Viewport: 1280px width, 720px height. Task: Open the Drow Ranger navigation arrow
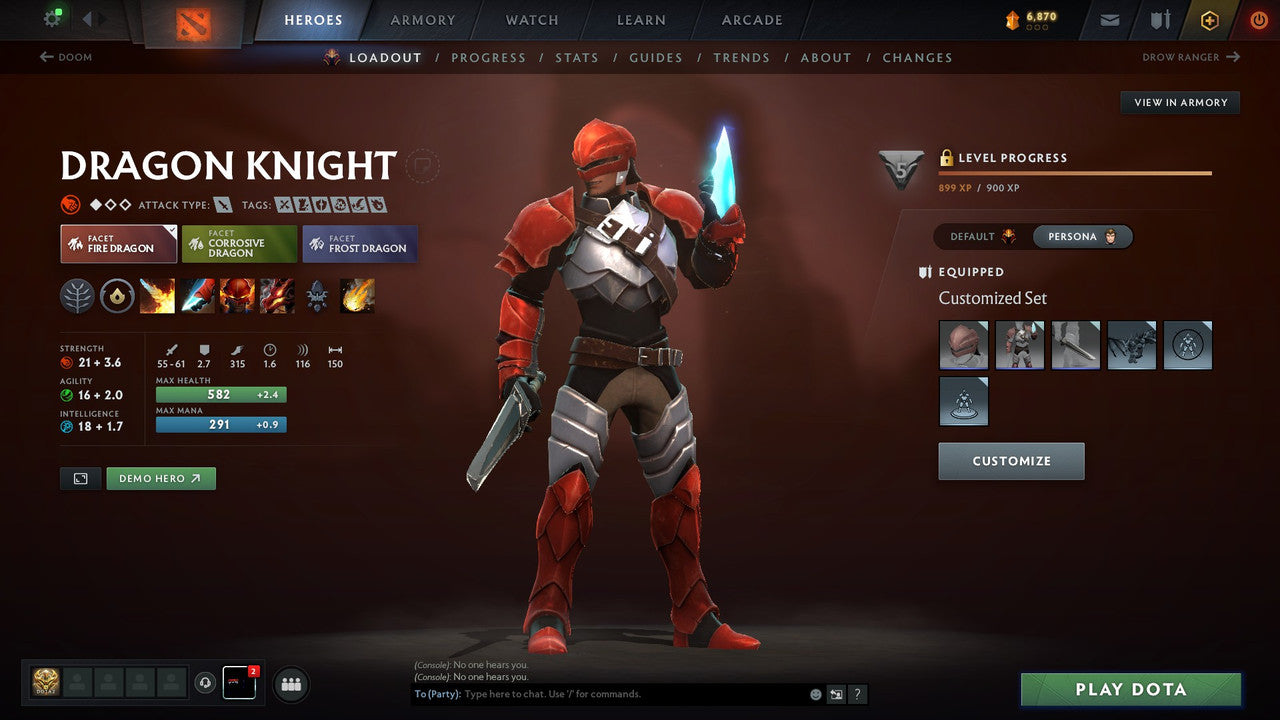1235,57
